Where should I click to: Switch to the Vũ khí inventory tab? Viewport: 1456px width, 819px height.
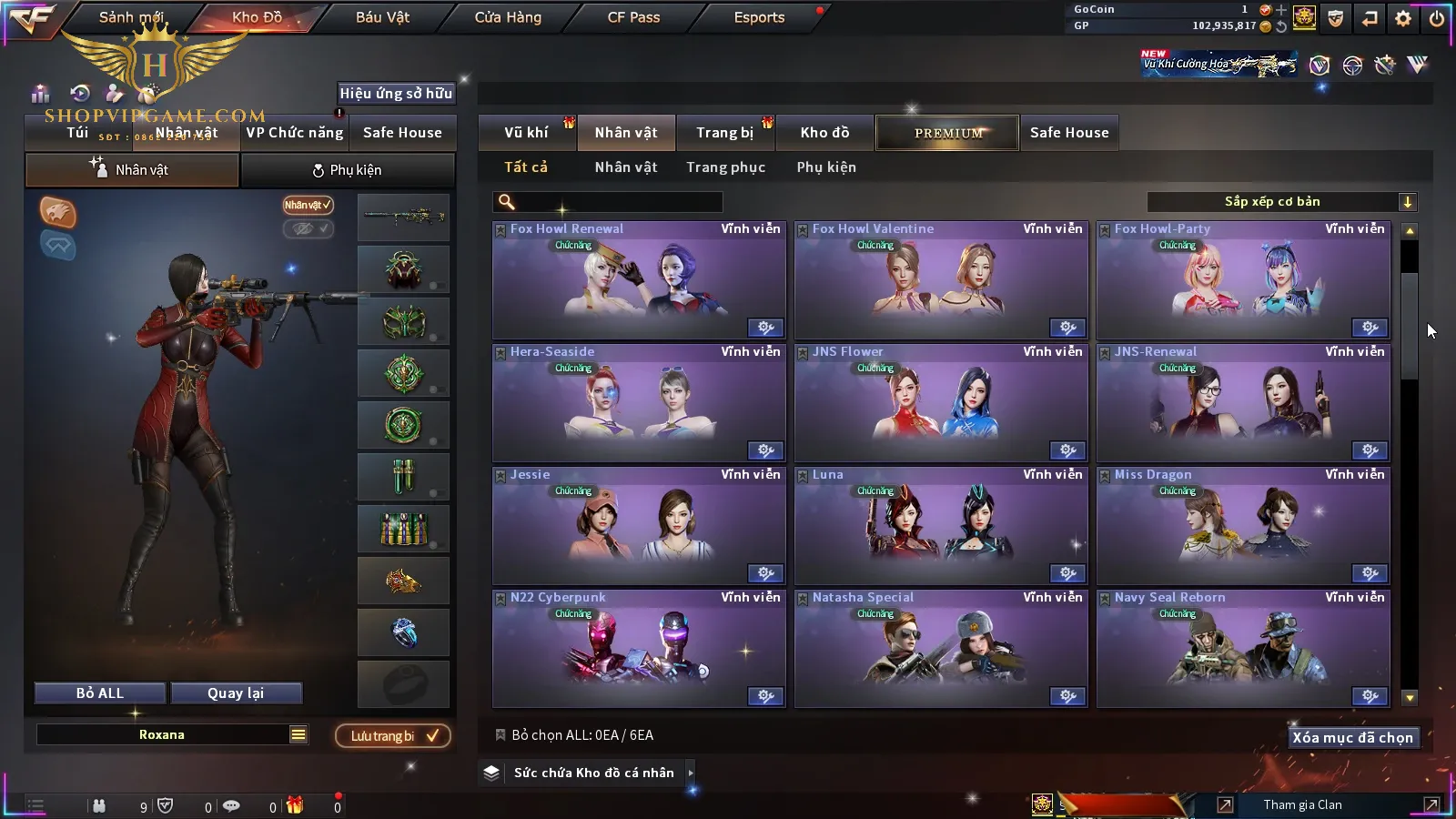[x=526, y=133]
